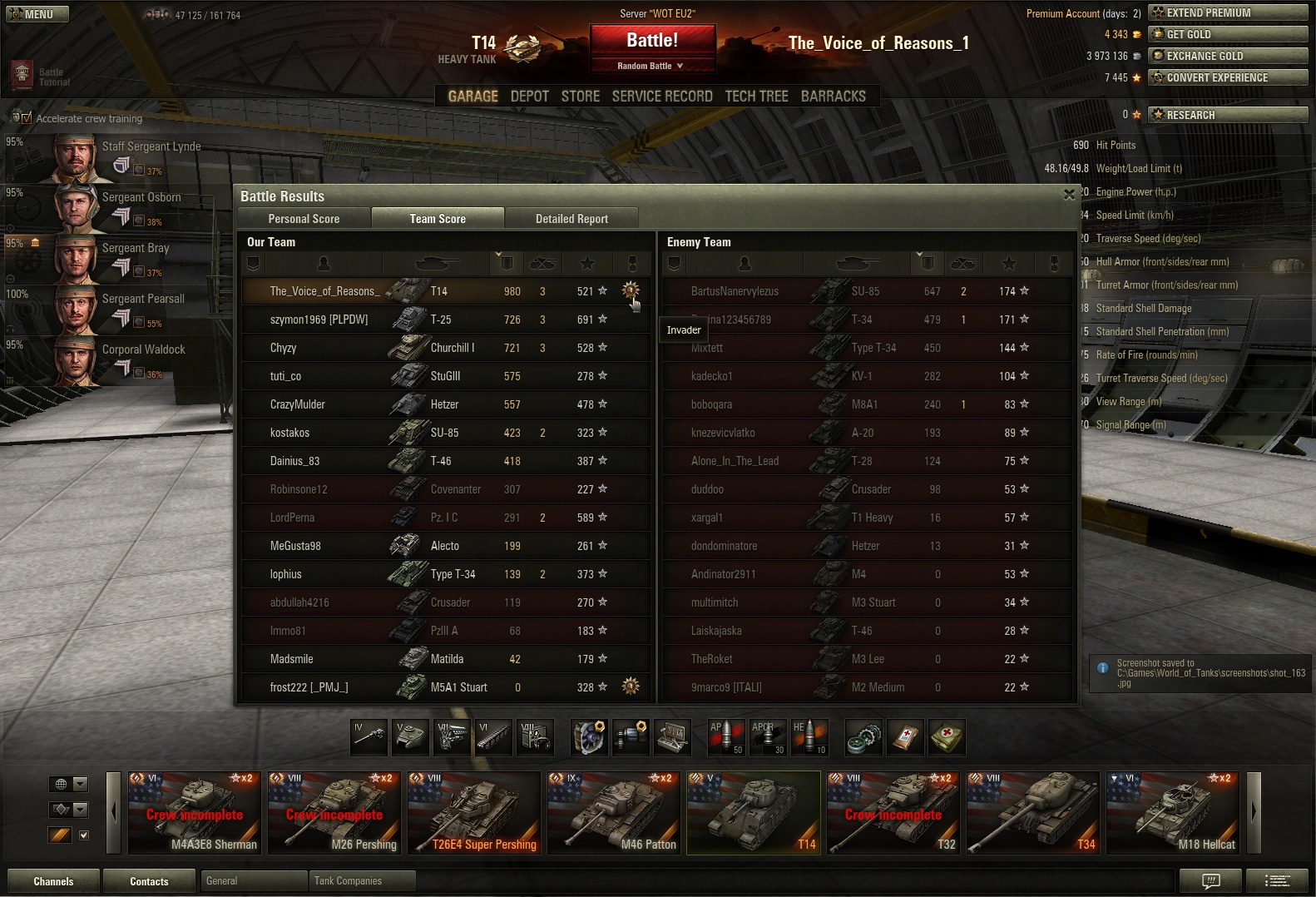Open the Detailed Report tab
The image size is (1316, 897).
571,219
